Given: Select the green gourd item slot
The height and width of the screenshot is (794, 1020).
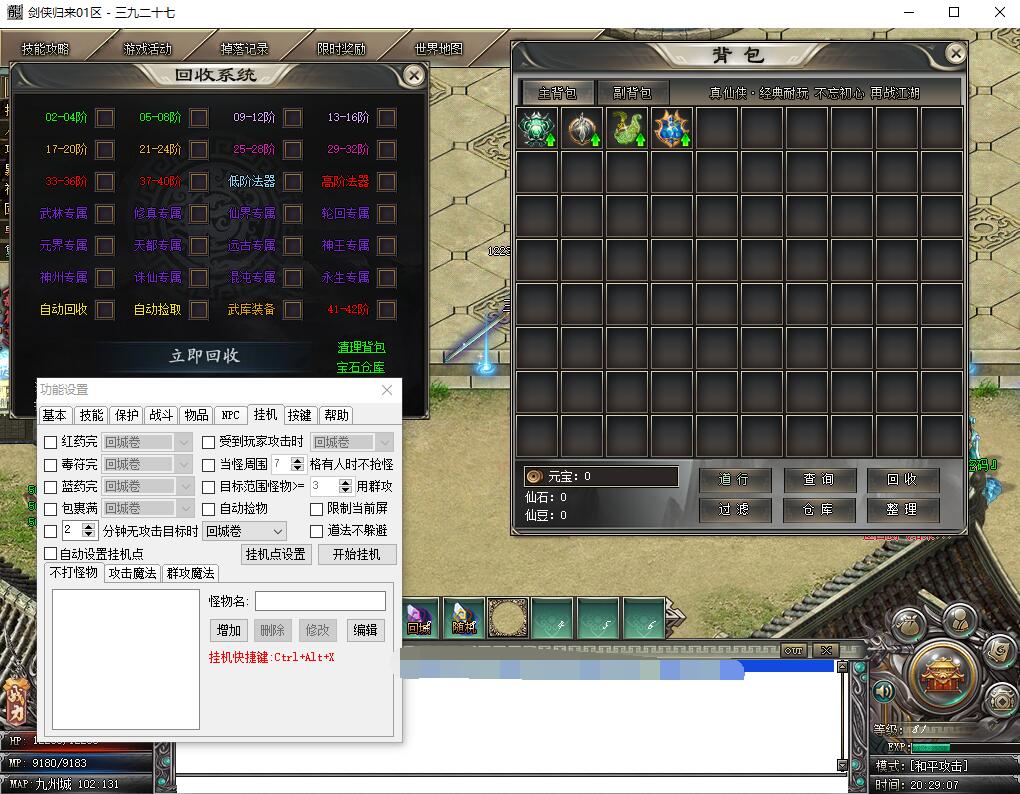Looking at the screenshot, I should coord(627,129).
